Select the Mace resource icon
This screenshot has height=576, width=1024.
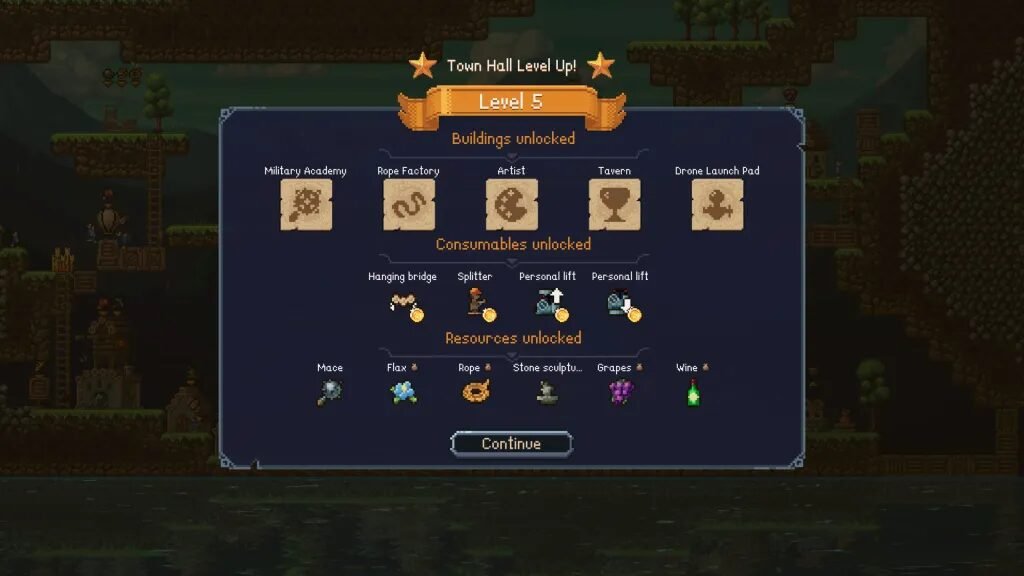pyautogui.click(x=330, y=392)
